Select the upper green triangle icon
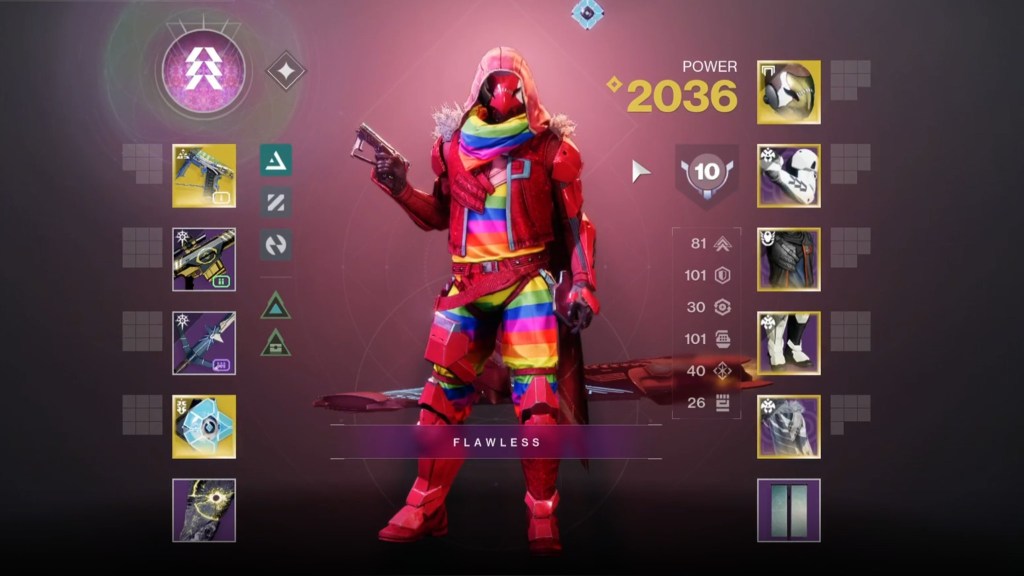The image size is (1024, 576). pos(276,304)
